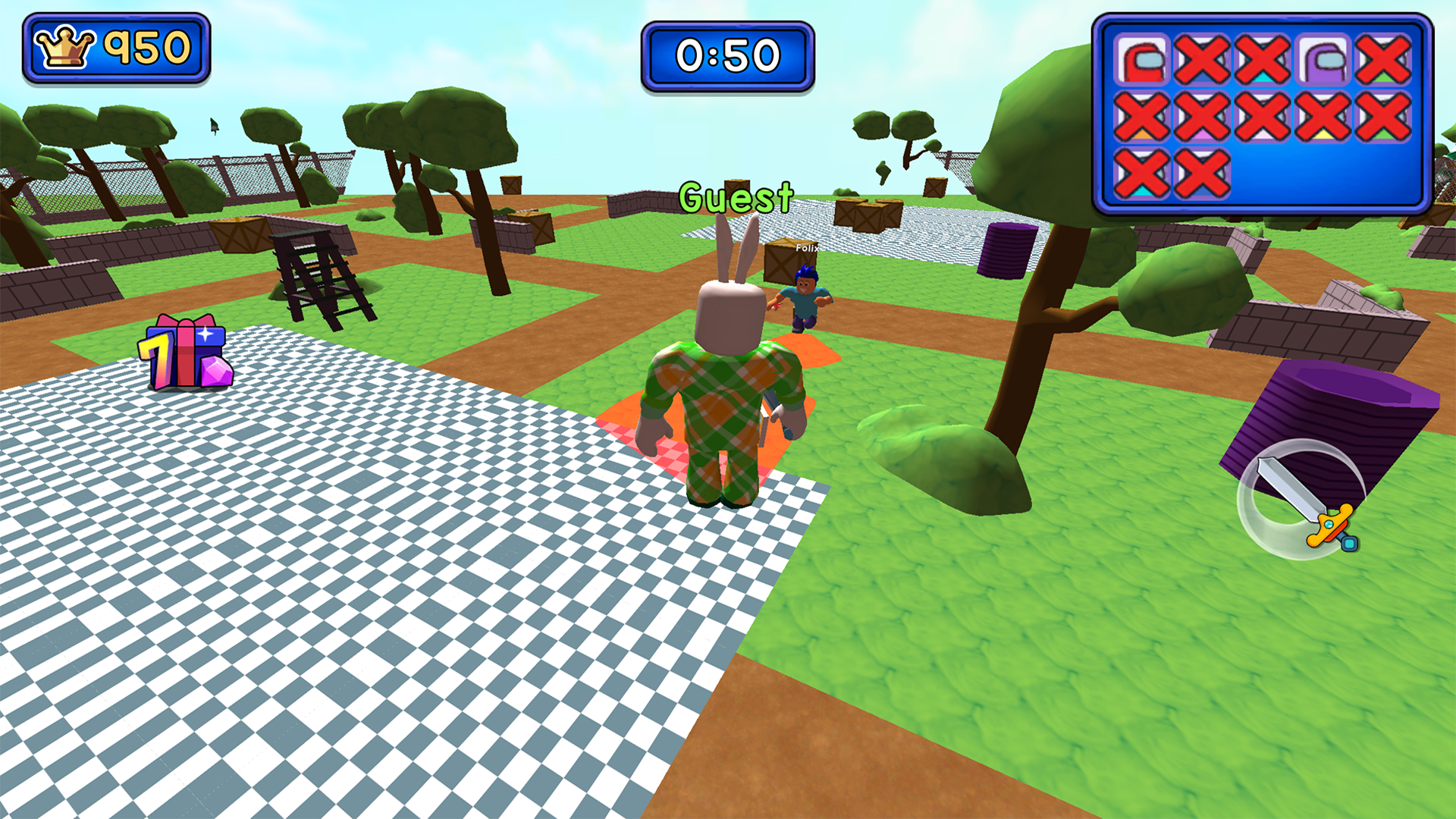Select the red crewmate avatar in player panel
This screenshot has width=1456, height=819.
(x=1144, y=58)
